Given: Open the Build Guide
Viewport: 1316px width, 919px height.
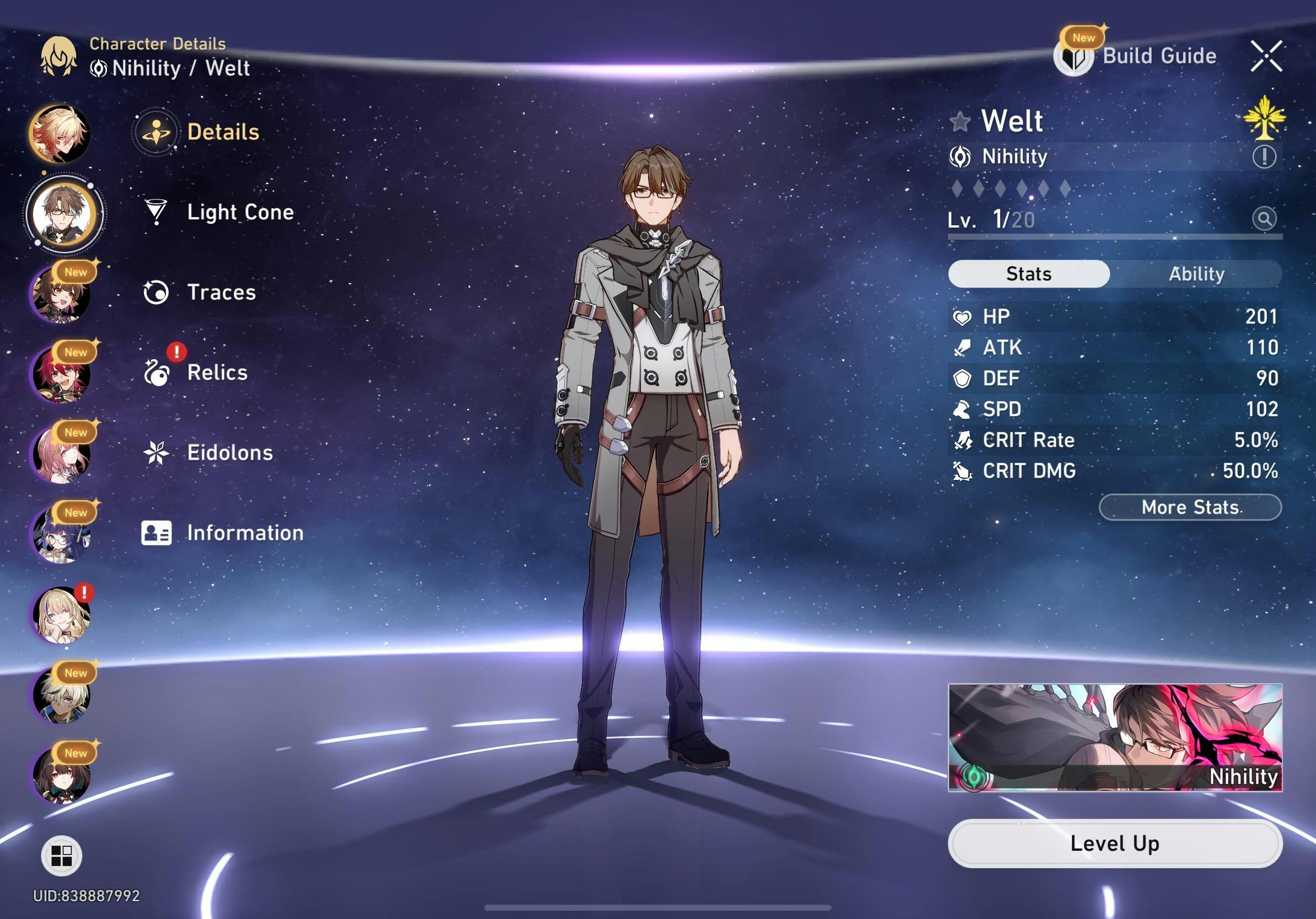Looking at the screenshot, I should [1137, 57].
